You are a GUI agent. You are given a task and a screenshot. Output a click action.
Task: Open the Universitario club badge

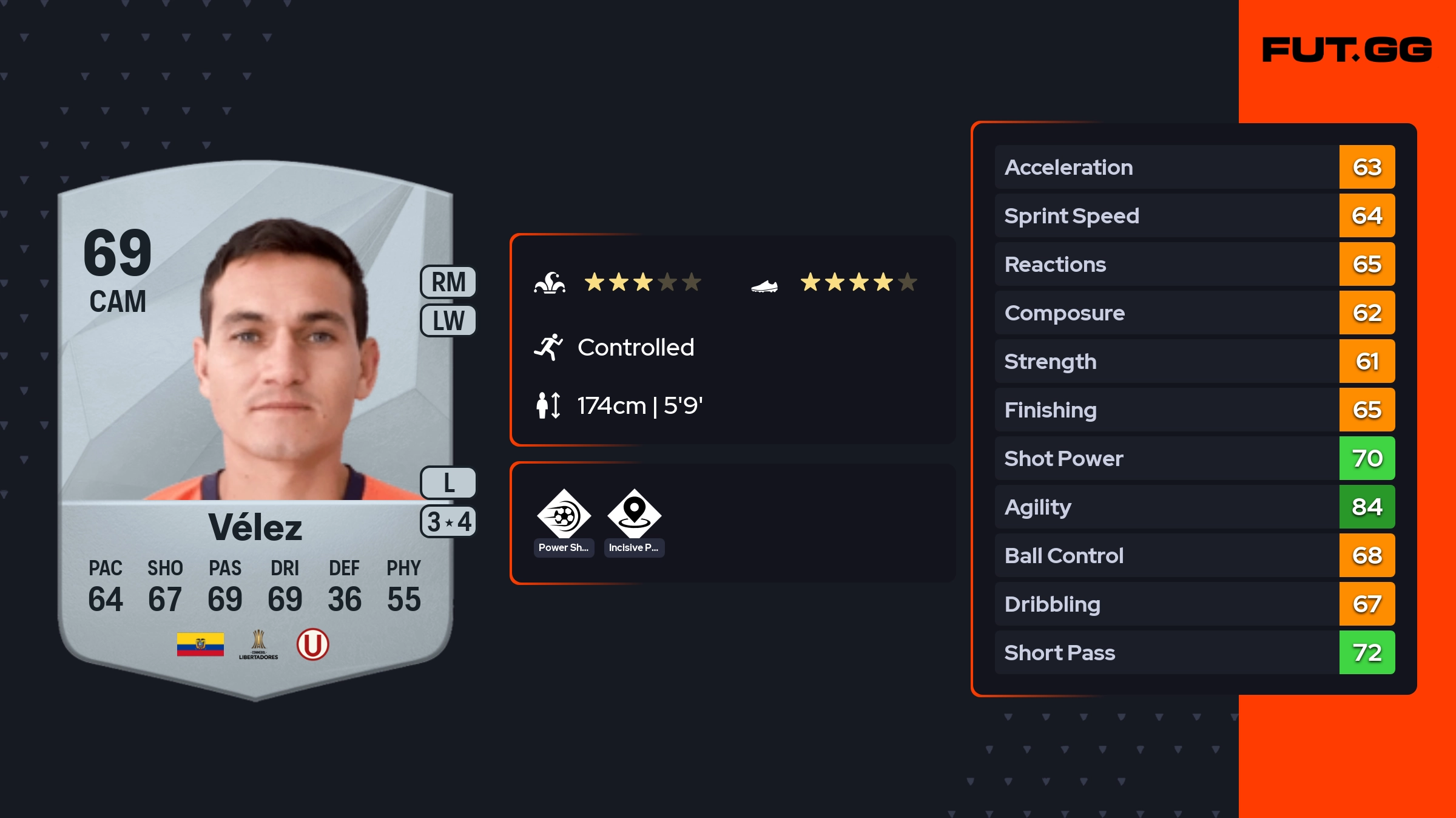(312, 644)
